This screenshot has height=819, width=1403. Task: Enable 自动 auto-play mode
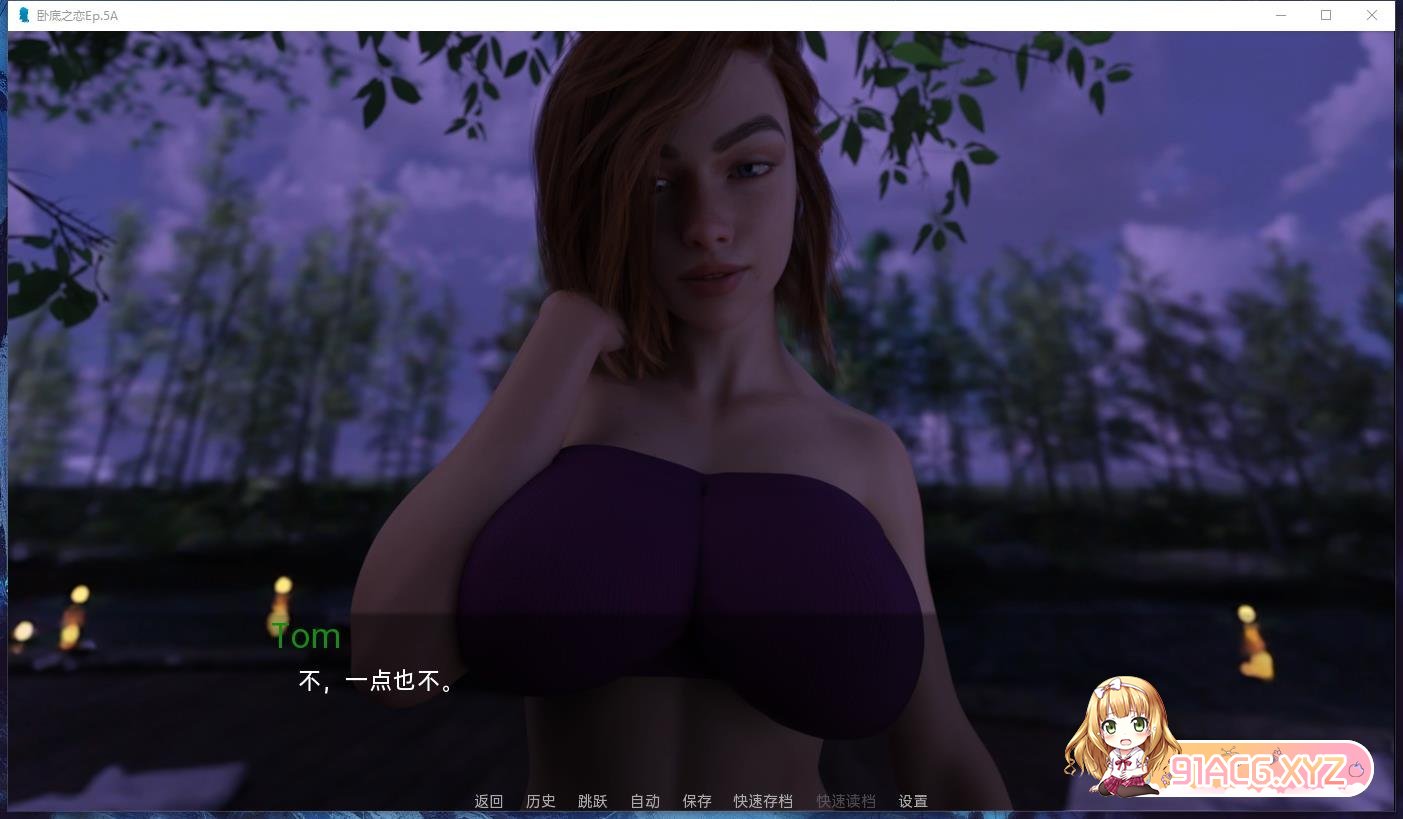point(645,800)
